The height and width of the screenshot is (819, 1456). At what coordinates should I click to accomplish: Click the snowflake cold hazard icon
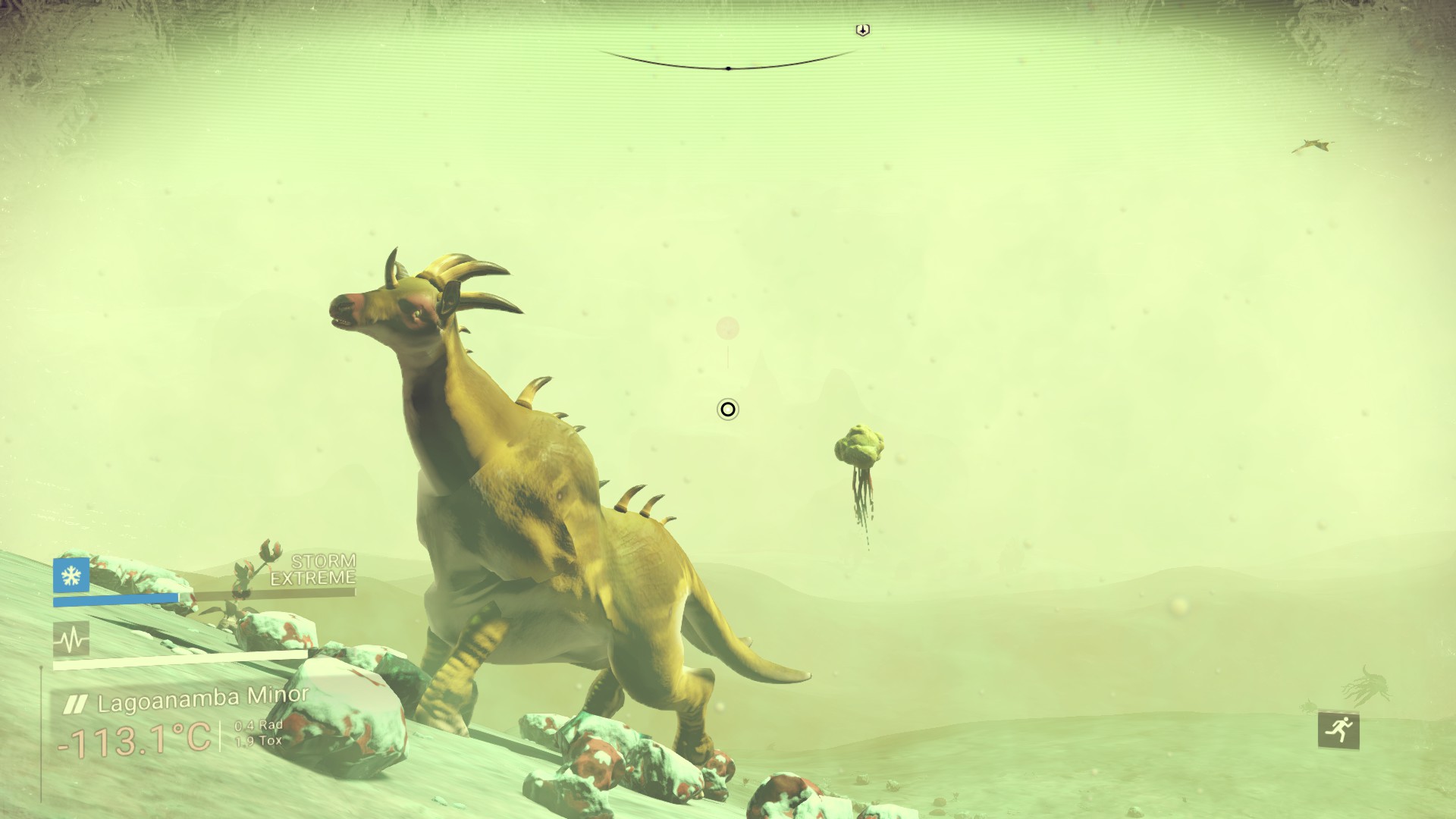pos(71,576)
